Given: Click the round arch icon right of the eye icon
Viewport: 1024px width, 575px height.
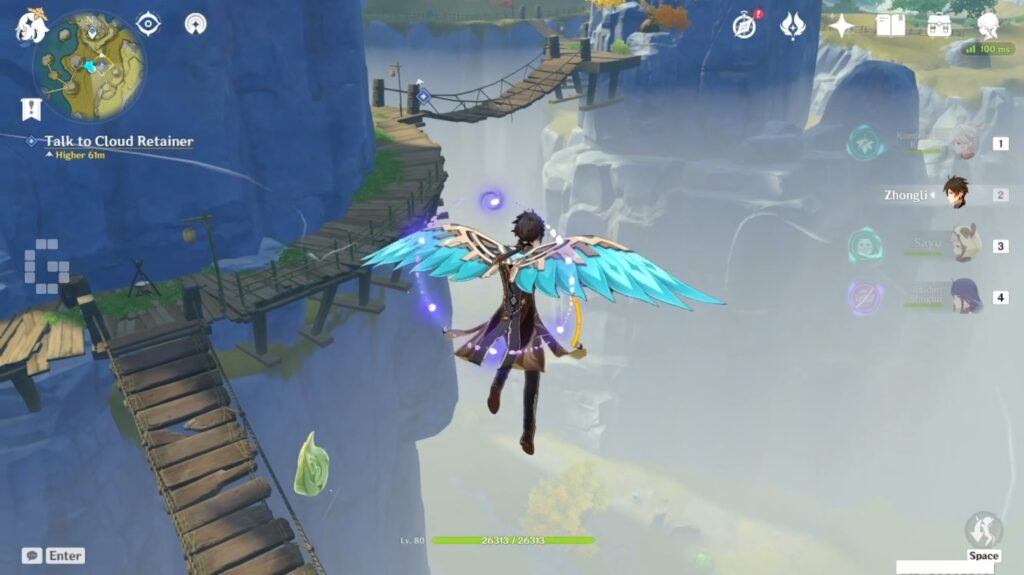Looking at the screenshot, I should point(195,23).
